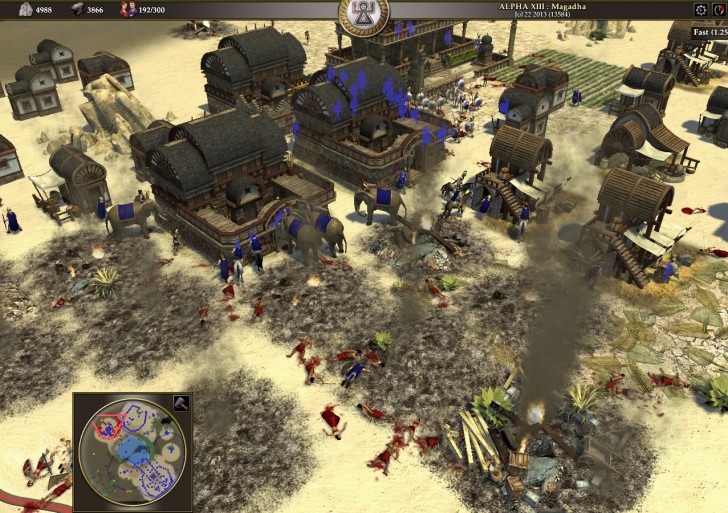Viewport: 728px width, 513px height.
Task: Select idle worker with hammer button
Action: click(181, 404)
